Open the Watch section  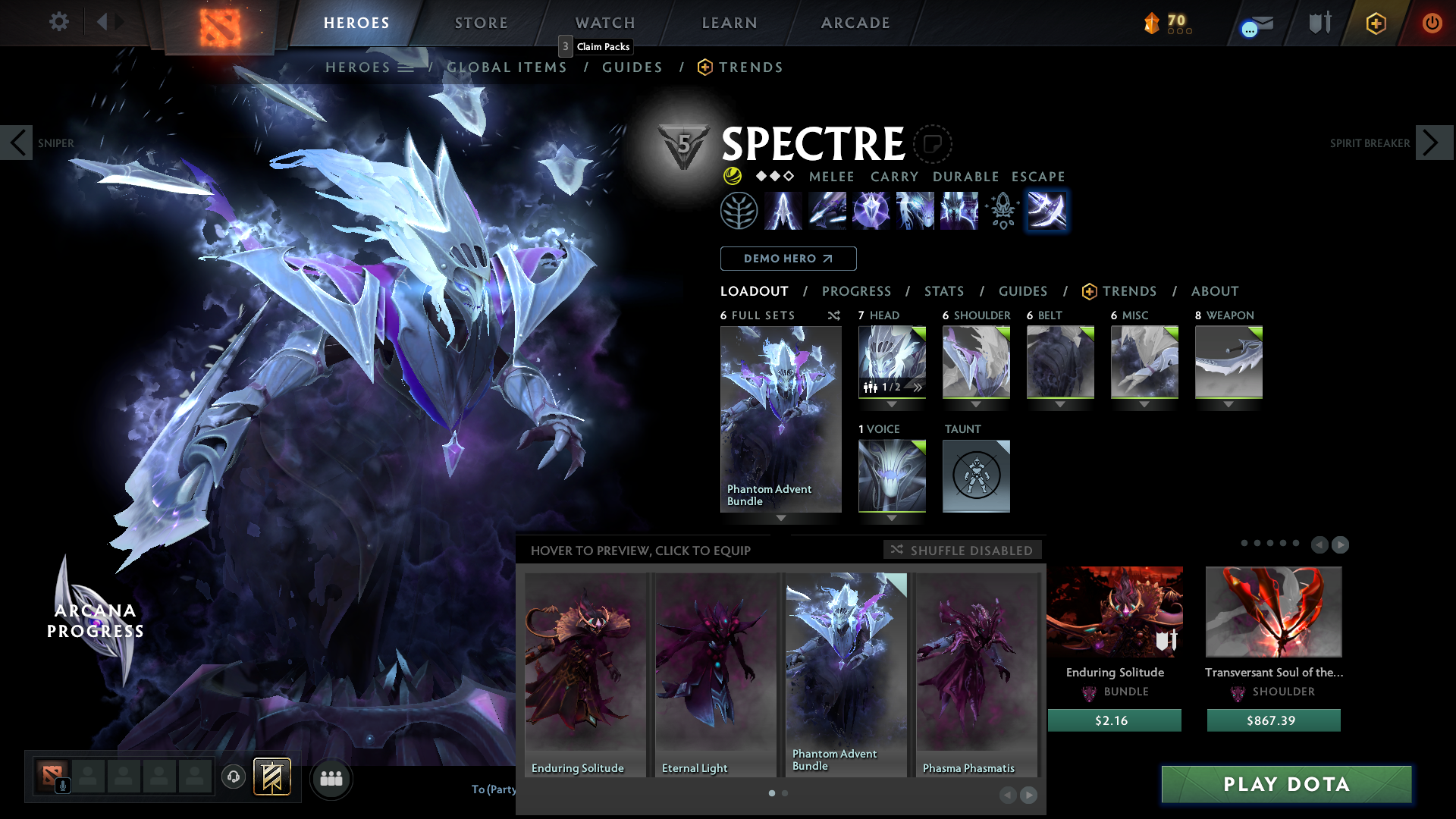[x=605, y=23]
